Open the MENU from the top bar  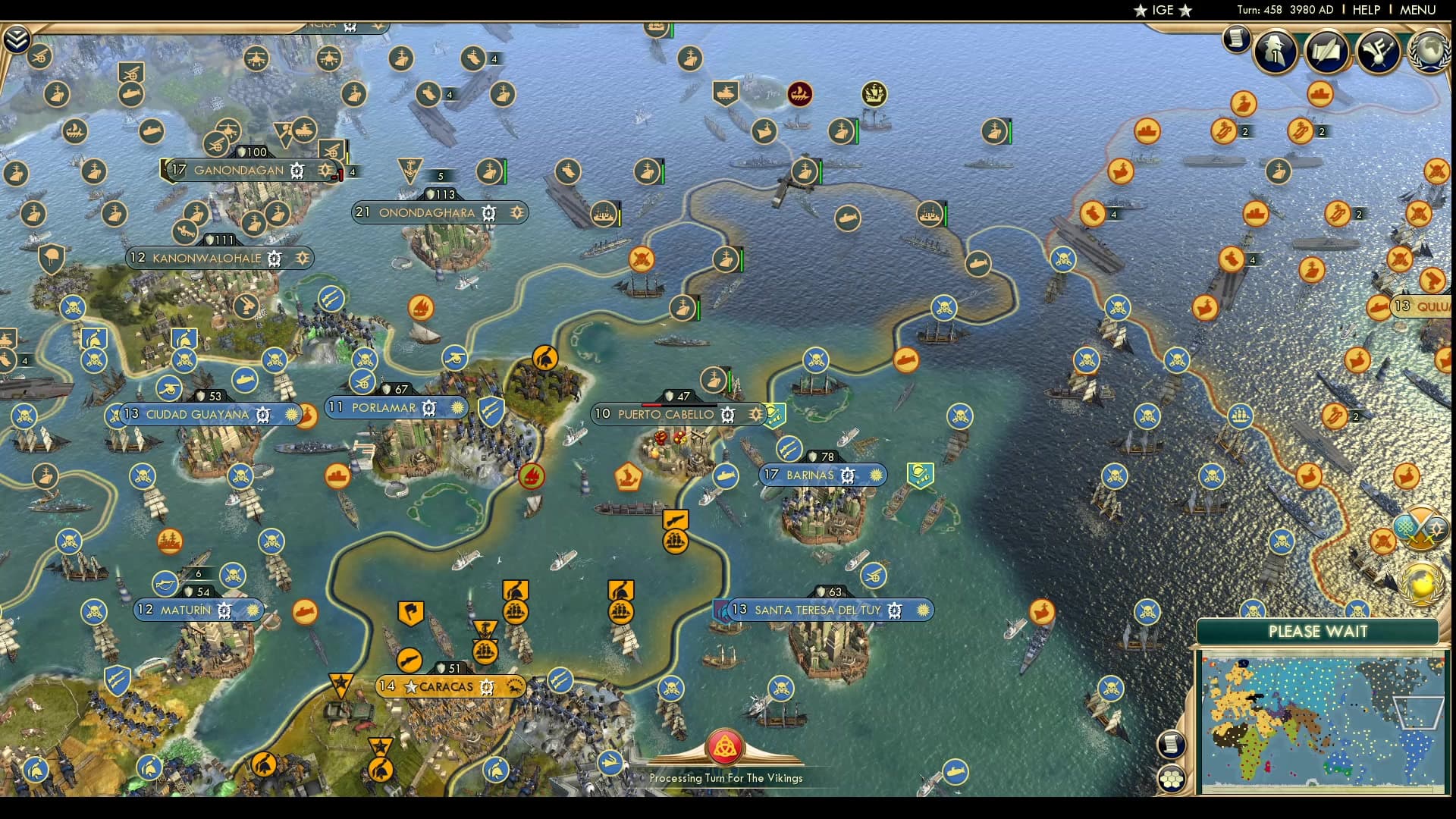[1417, 11]
